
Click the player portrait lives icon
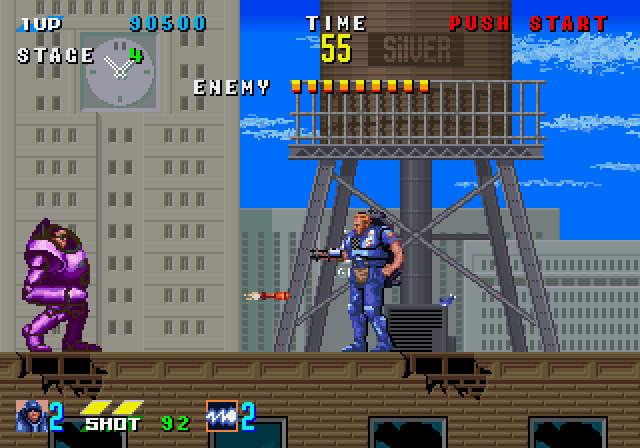click(x=32, y=414)
